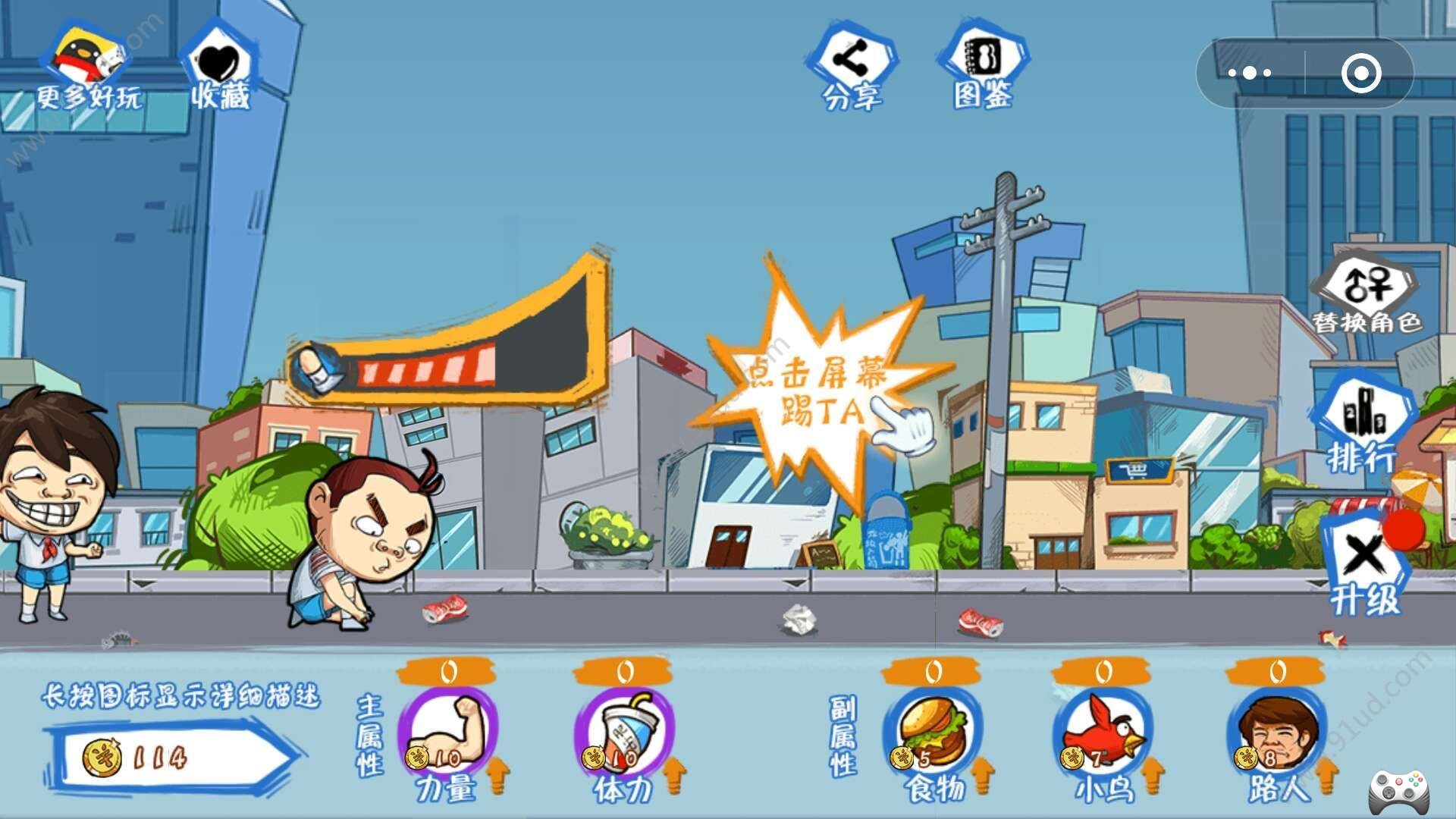This screenshot has height=819, width=1456.
Task: Close the mini-program with the circle button
Action: 1360,73
